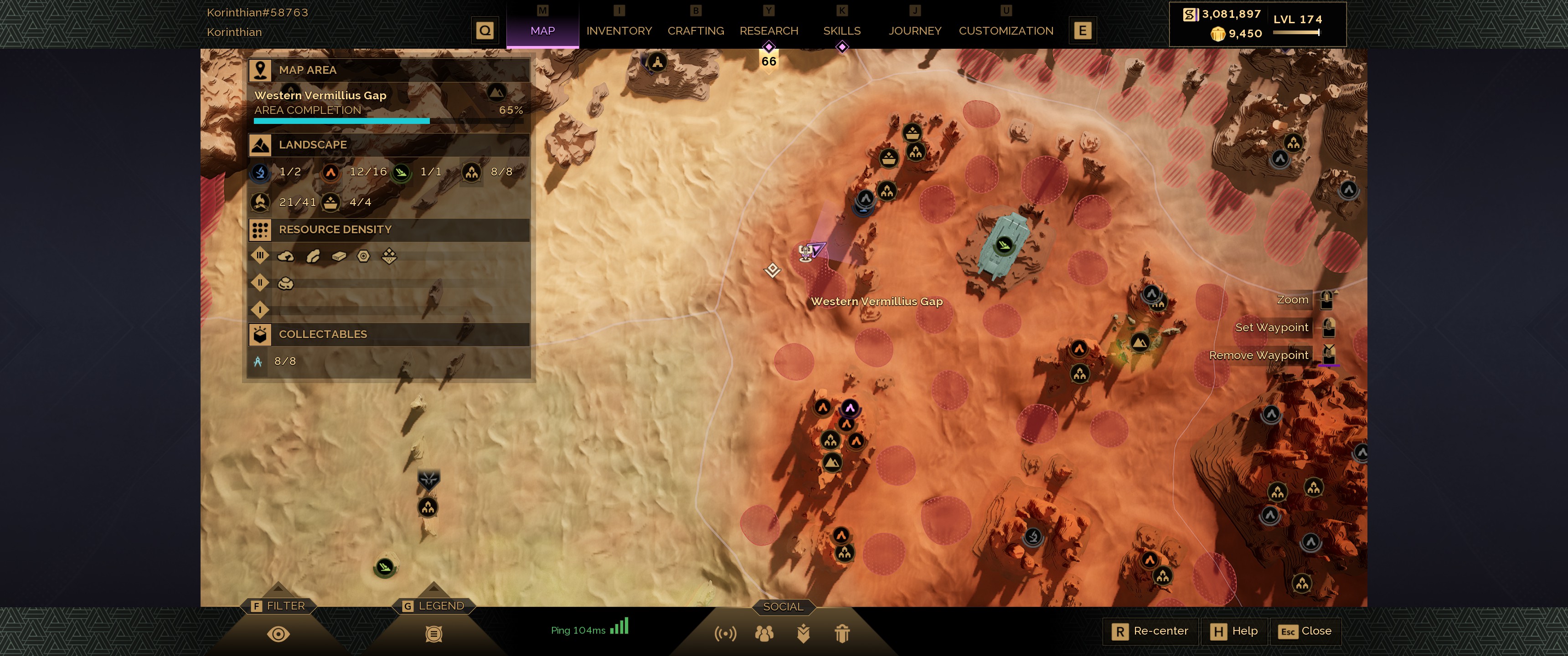1568x656 pixels.
Task: Open the Journey tab
Action: 914,31
